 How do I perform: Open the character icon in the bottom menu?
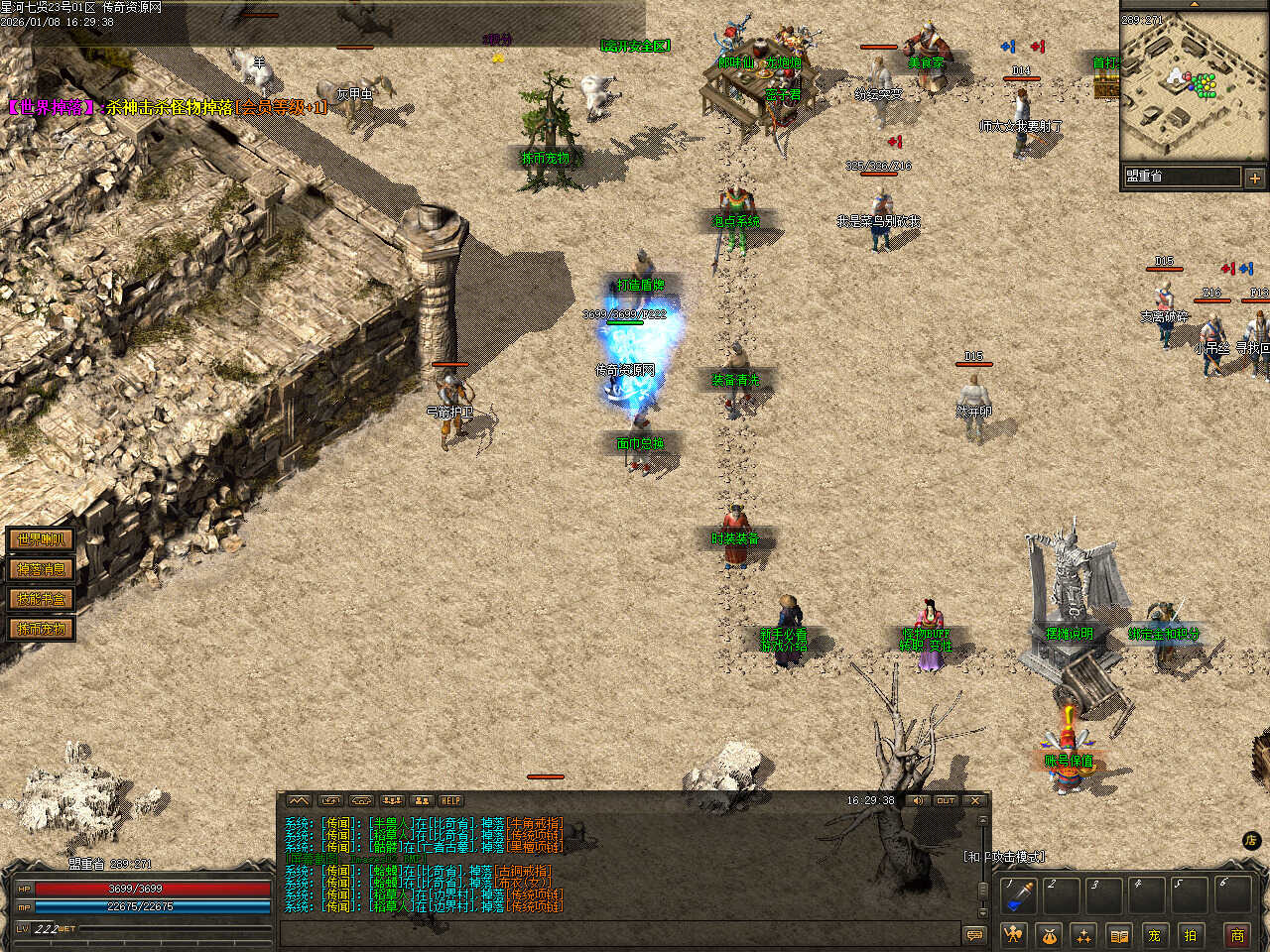1013,934
